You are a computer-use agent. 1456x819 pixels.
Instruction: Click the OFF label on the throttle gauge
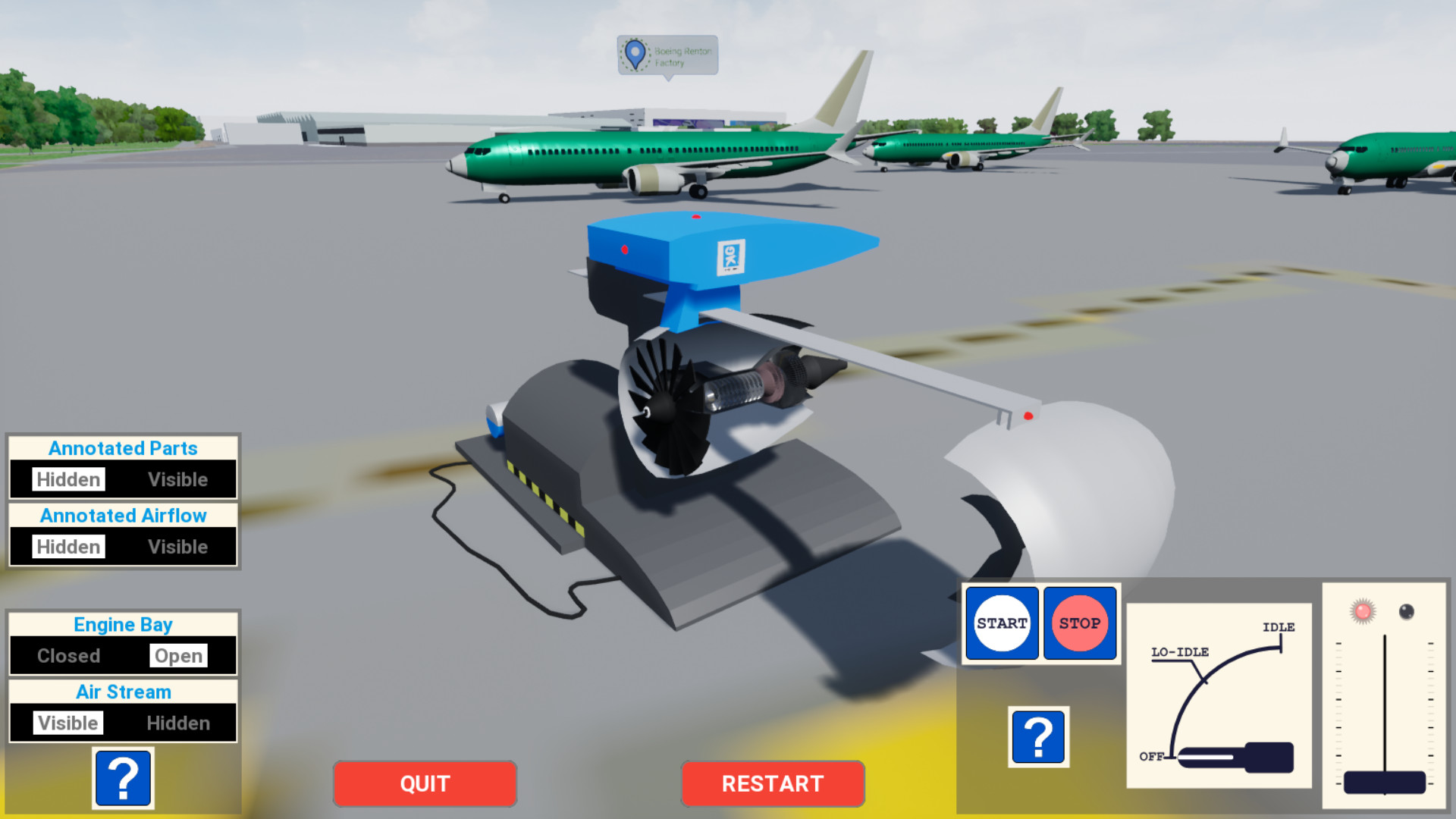click(x=1153, y=756)
